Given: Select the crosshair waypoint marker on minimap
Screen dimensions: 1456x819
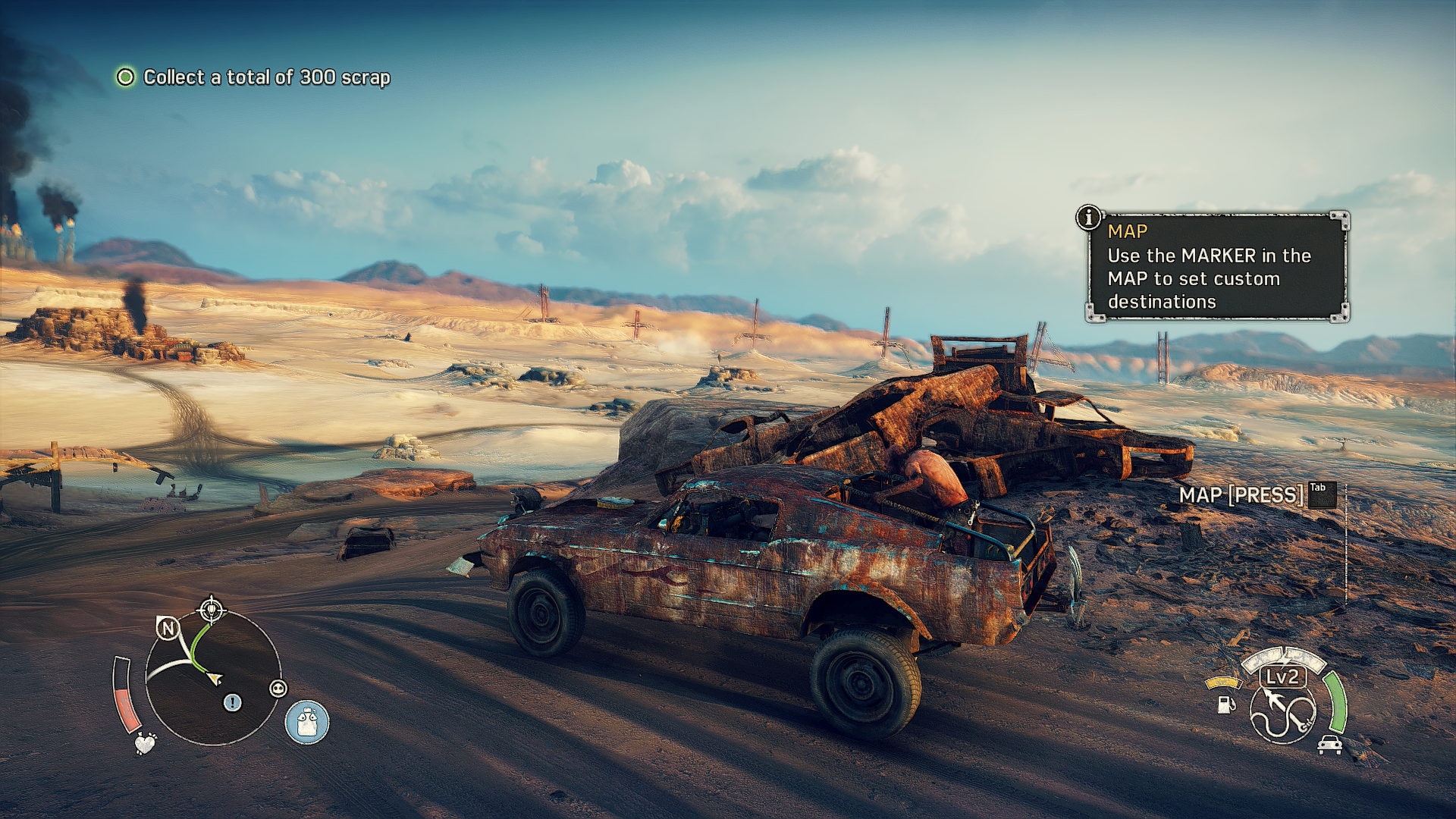Looking at the screenshot, I should tap(211, 609).
